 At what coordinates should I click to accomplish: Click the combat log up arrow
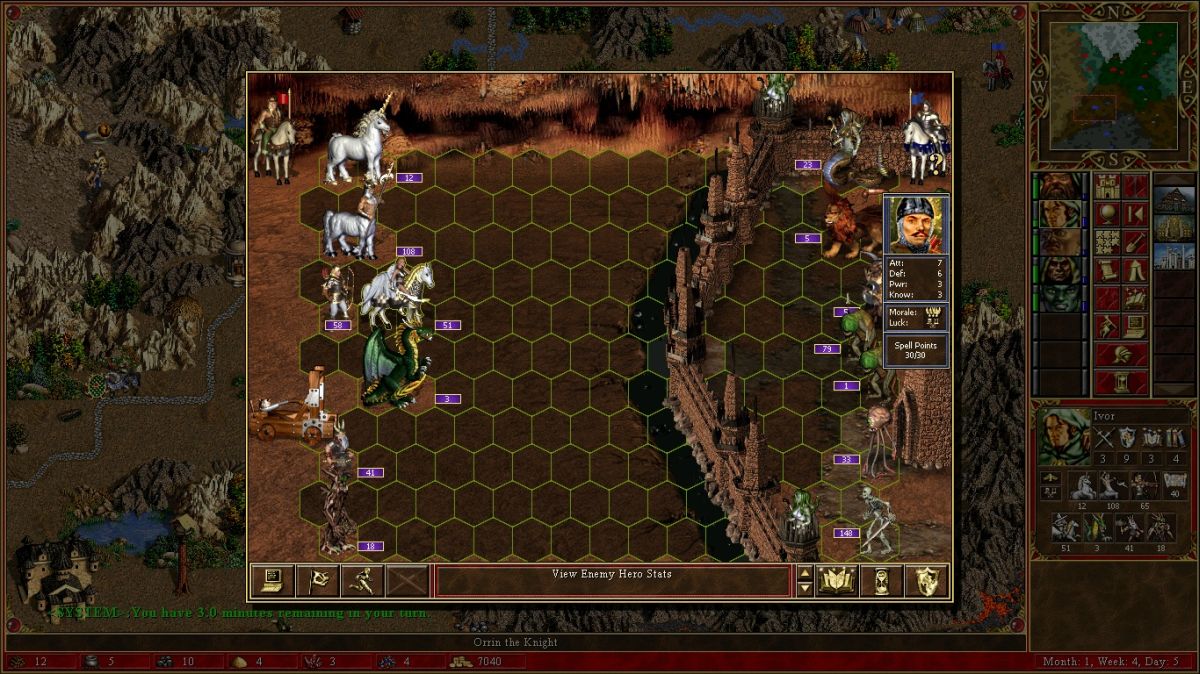[x=804, y=573]
